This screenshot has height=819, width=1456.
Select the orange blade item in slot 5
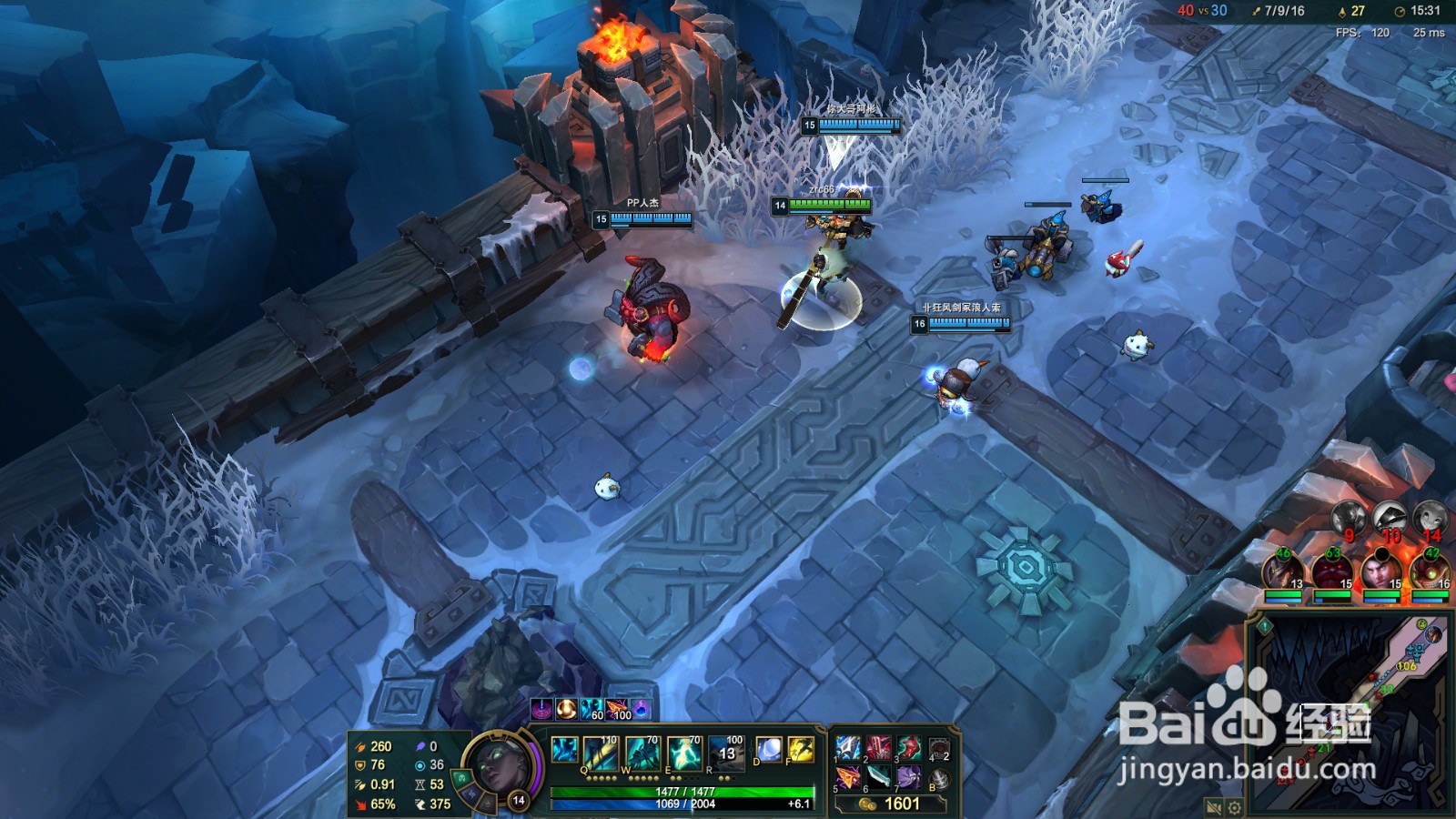[x=847, y=779]
